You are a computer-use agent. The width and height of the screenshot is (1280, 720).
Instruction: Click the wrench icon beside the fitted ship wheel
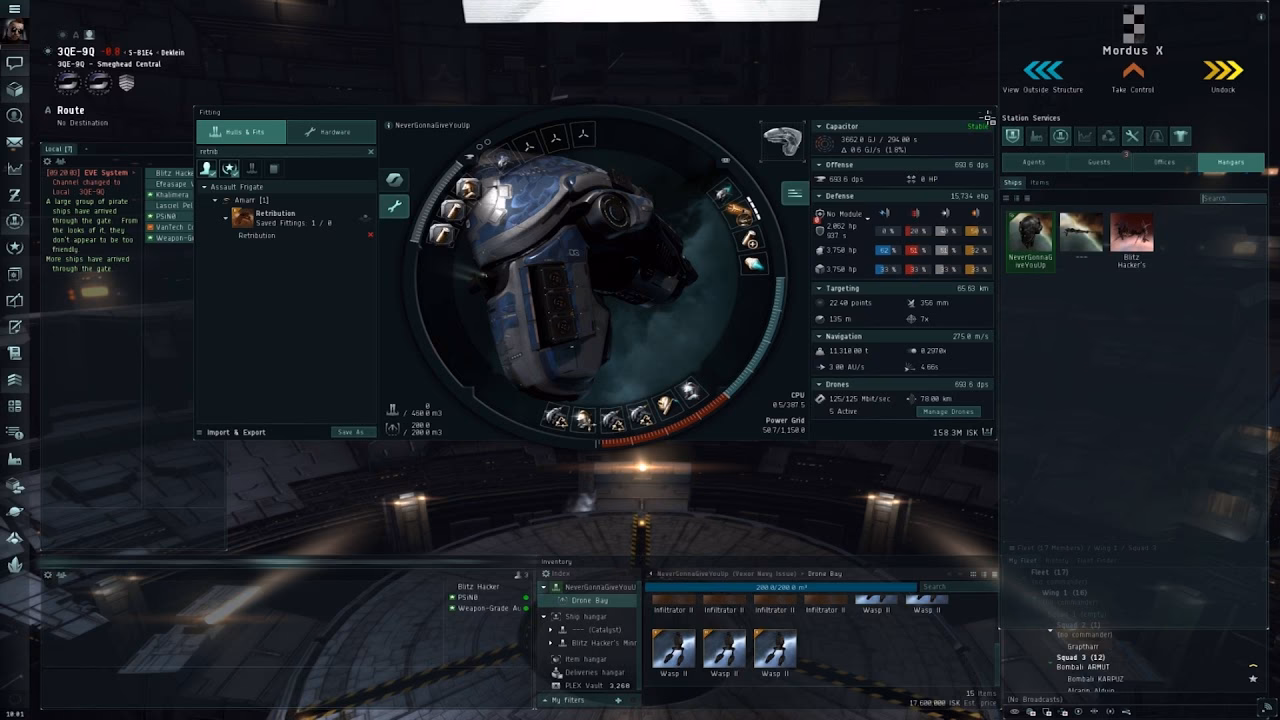click(394, 206)
